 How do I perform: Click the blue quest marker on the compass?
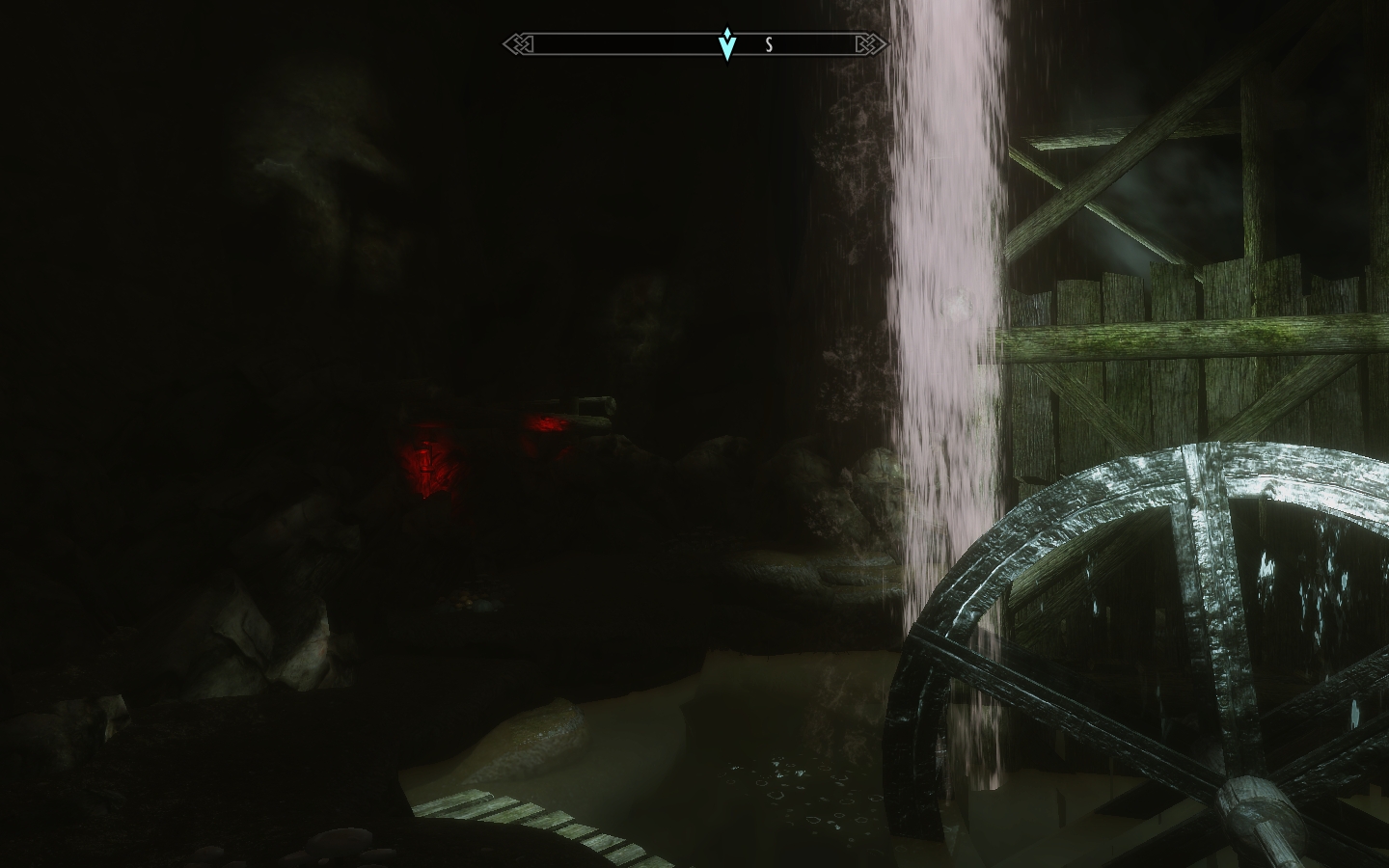click(727, 44)
